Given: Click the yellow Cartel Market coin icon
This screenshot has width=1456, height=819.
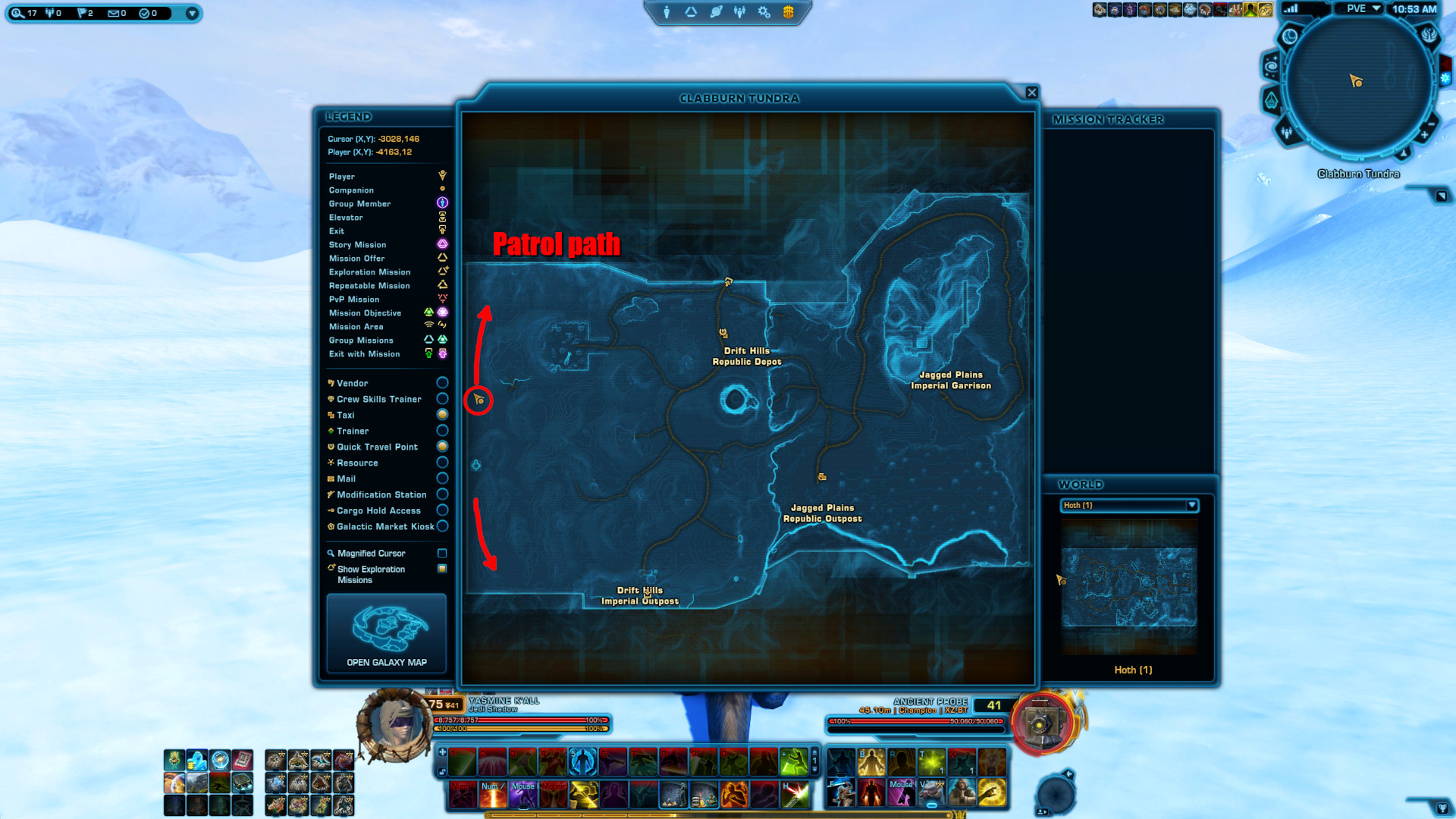Looking at the screenshot, I should [789, 13].
